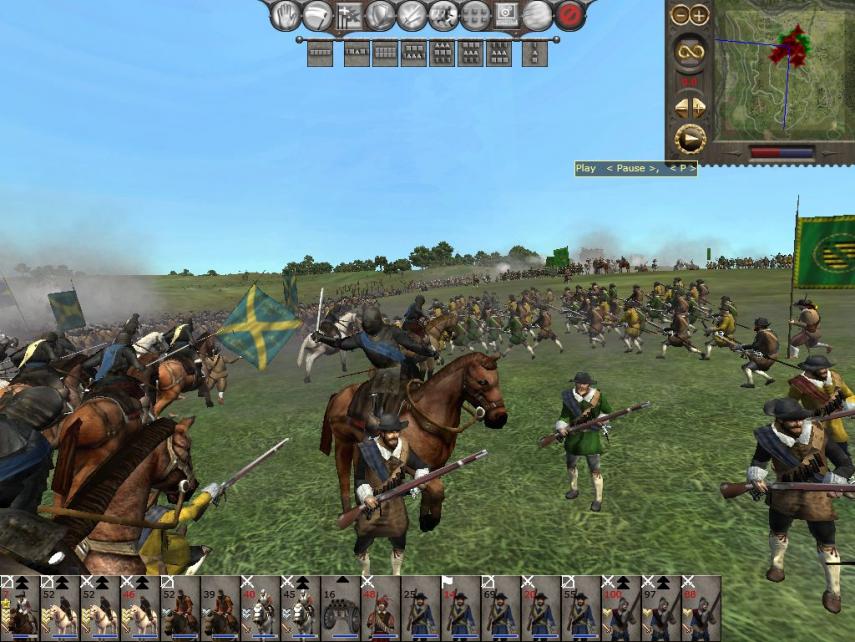Increase battle speed with the plus arrow
The width and height of the screenshot is (855, 642).
(698, 106)
